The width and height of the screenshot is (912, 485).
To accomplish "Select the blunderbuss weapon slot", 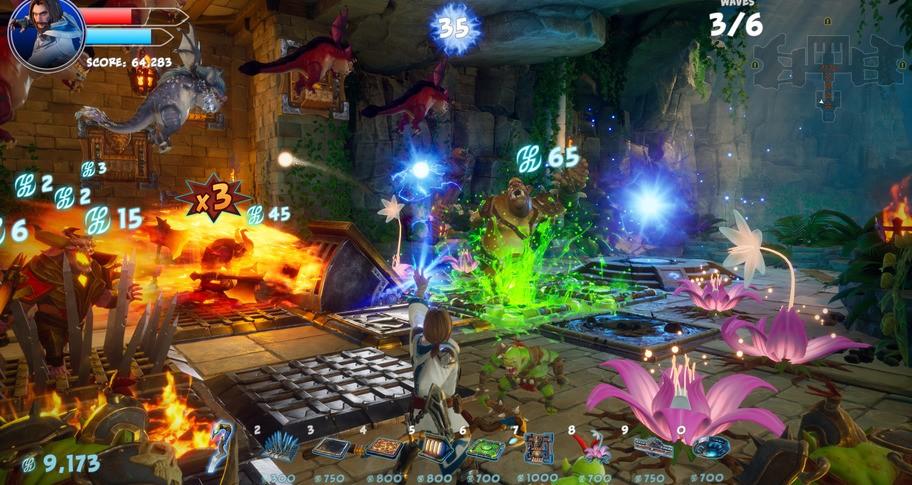I will click(x=221, y=448).
